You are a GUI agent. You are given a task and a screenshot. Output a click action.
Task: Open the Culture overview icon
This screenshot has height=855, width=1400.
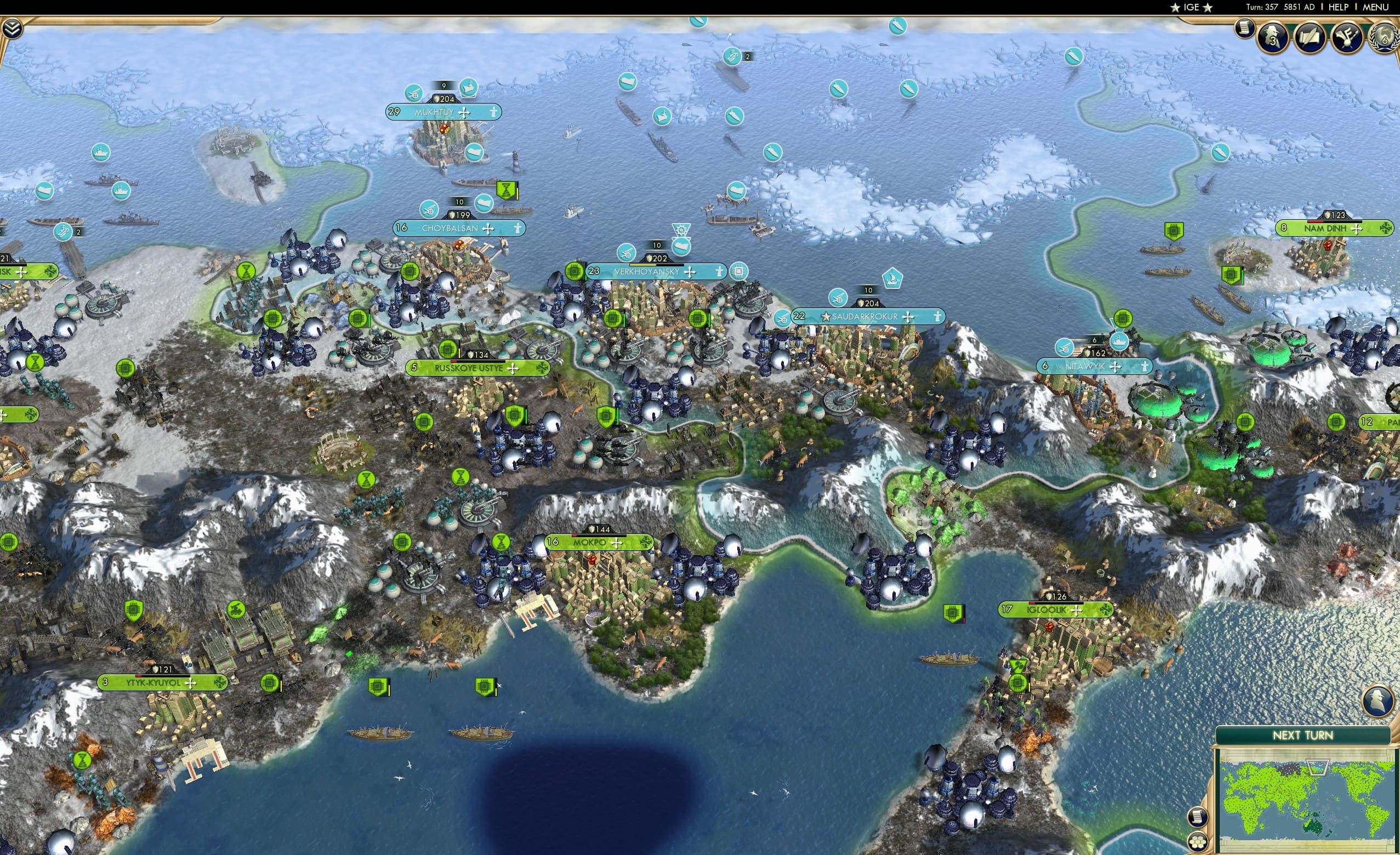pos(1347,36)
